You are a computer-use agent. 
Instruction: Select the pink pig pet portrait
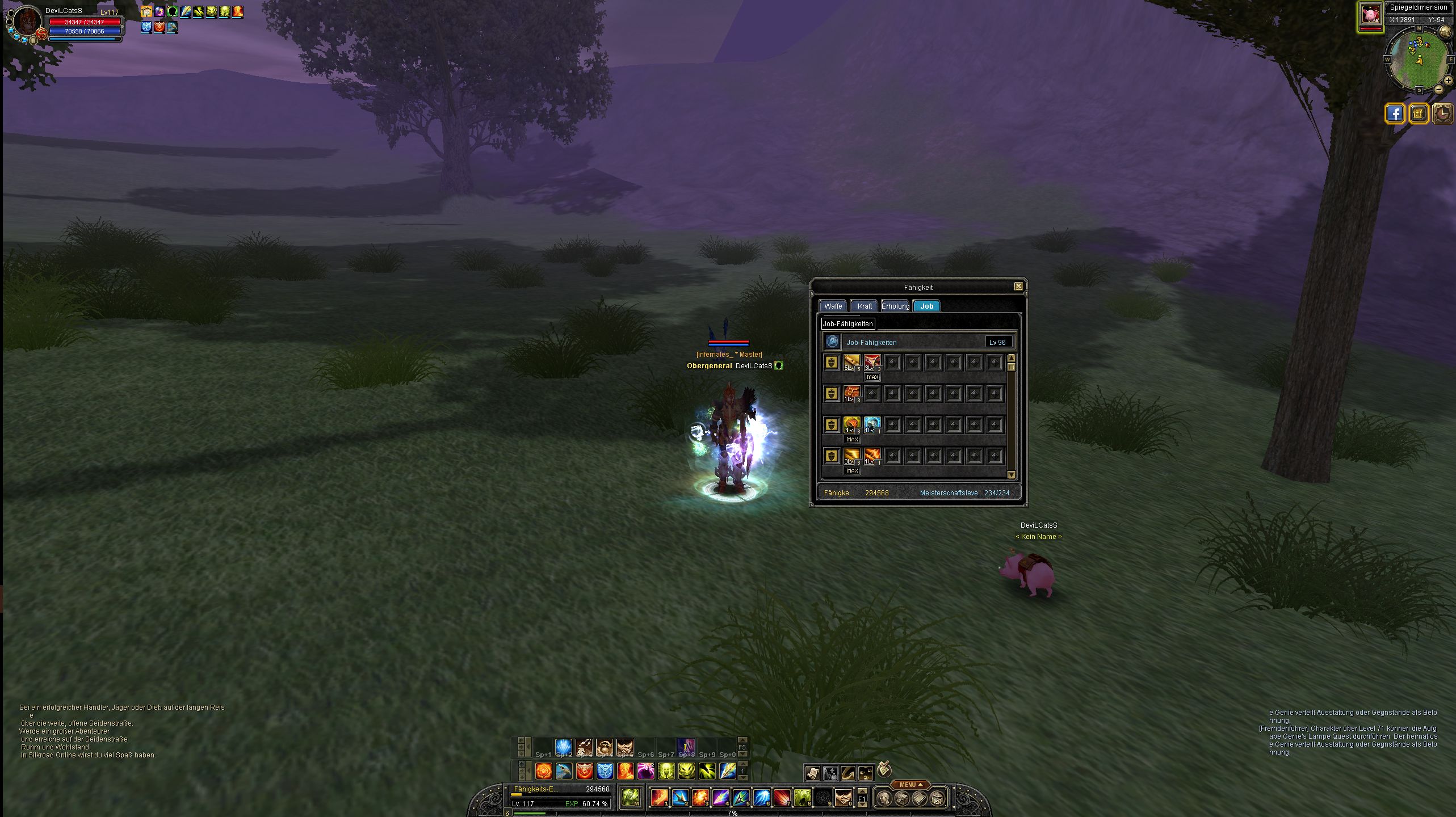1370,15
